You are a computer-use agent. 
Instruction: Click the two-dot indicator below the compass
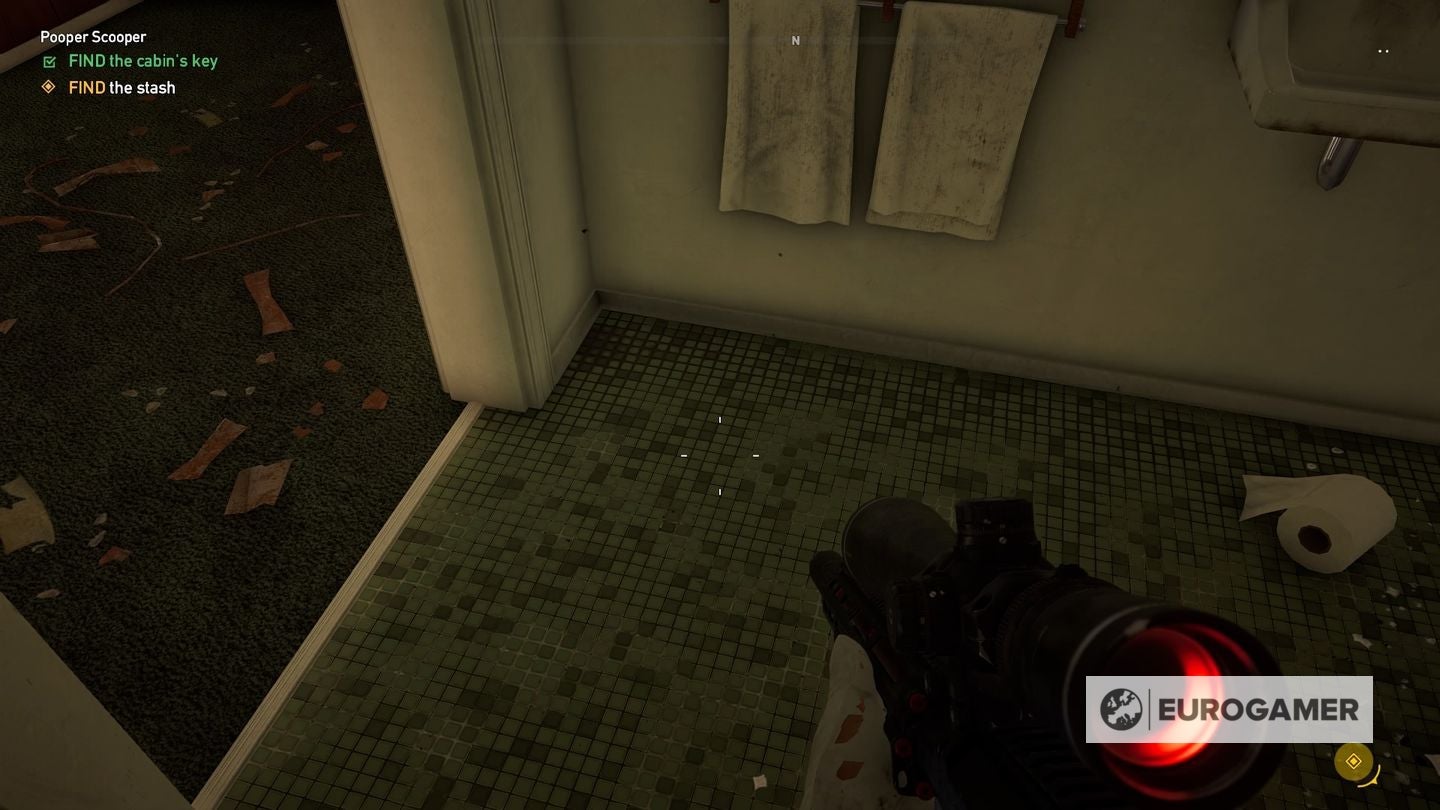point(1384,51)
